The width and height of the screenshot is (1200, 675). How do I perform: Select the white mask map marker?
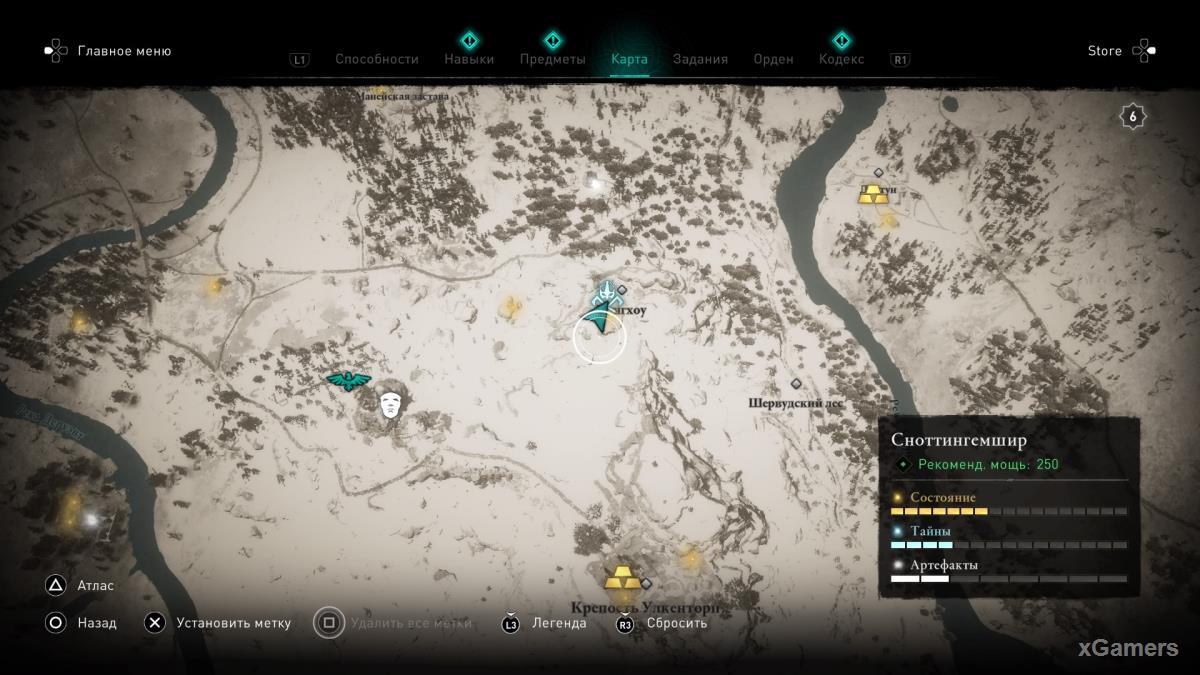(391, 405)
